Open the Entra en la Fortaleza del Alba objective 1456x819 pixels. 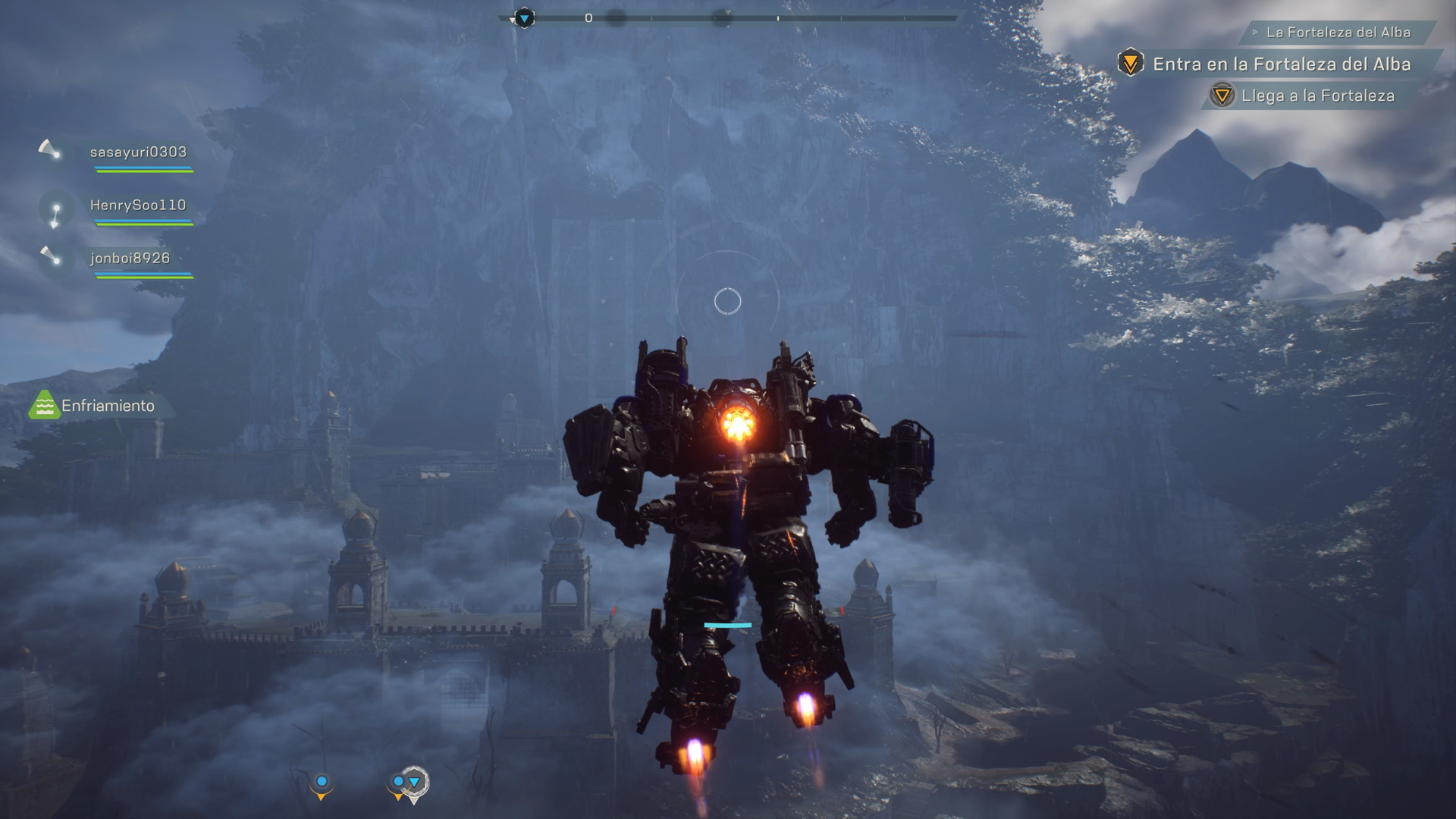tap(1281, 64)
